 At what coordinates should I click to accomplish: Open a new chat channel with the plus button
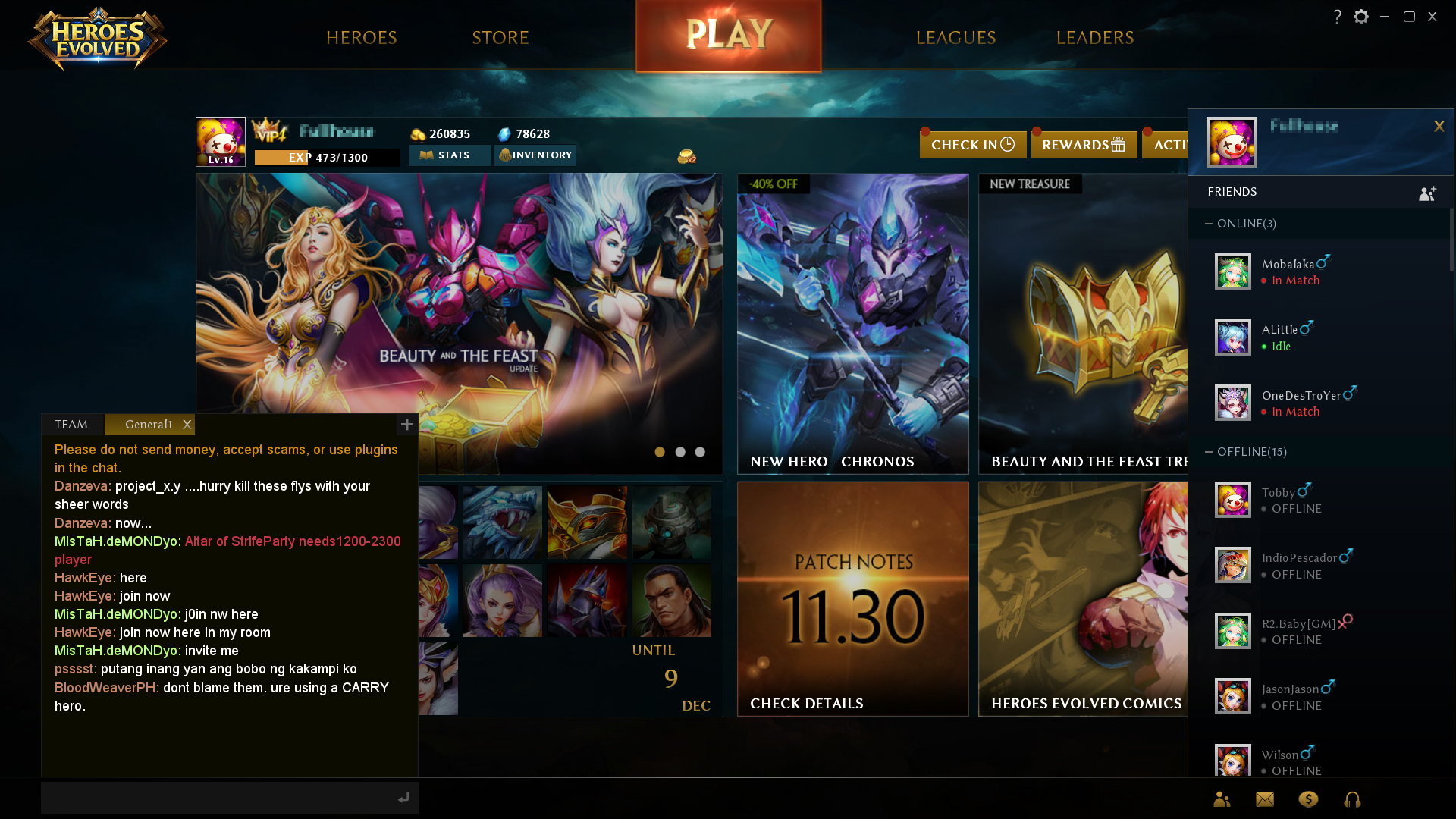[406, 425]
